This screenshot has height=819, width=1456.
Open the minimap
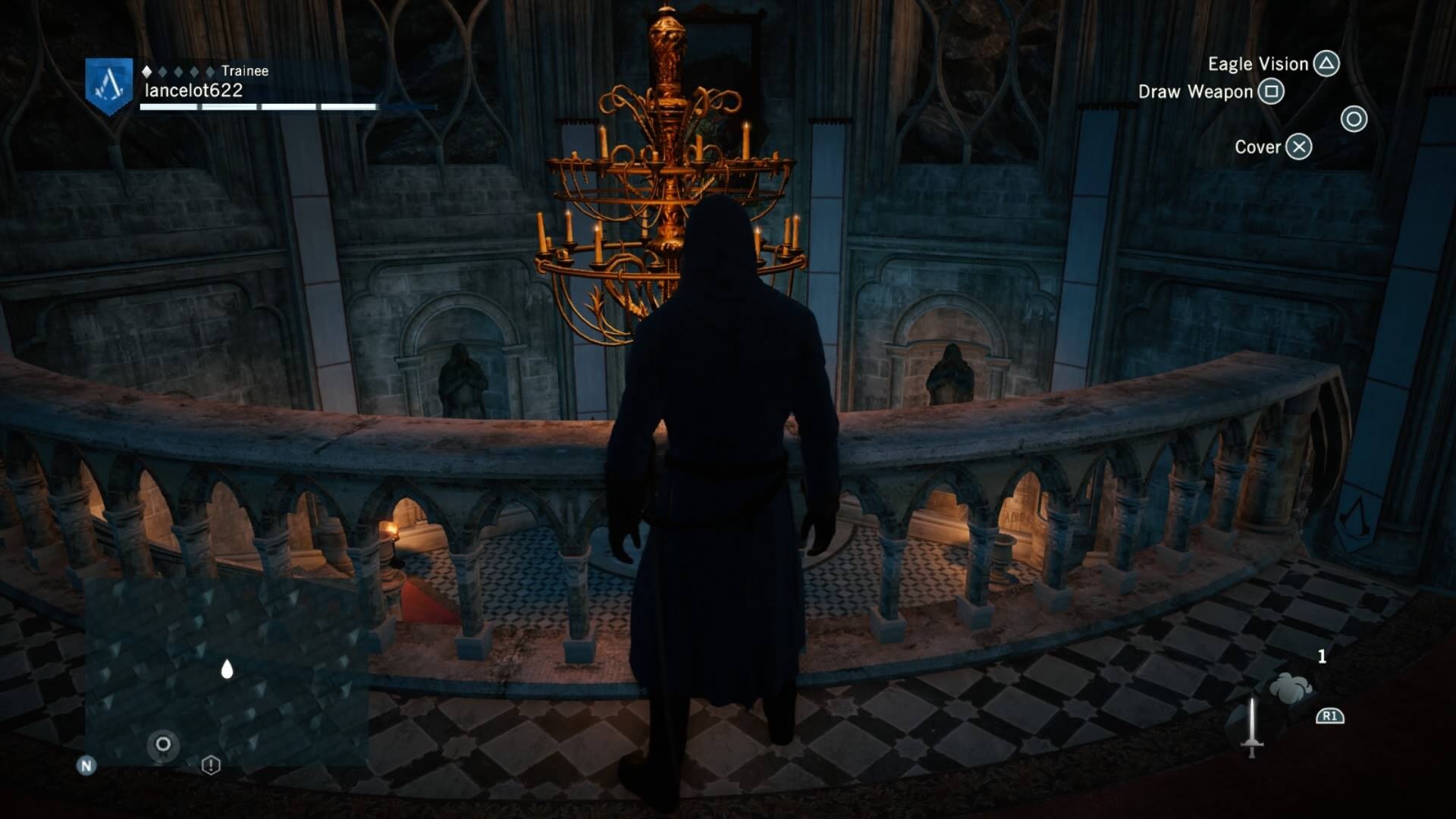coord(226,670)
